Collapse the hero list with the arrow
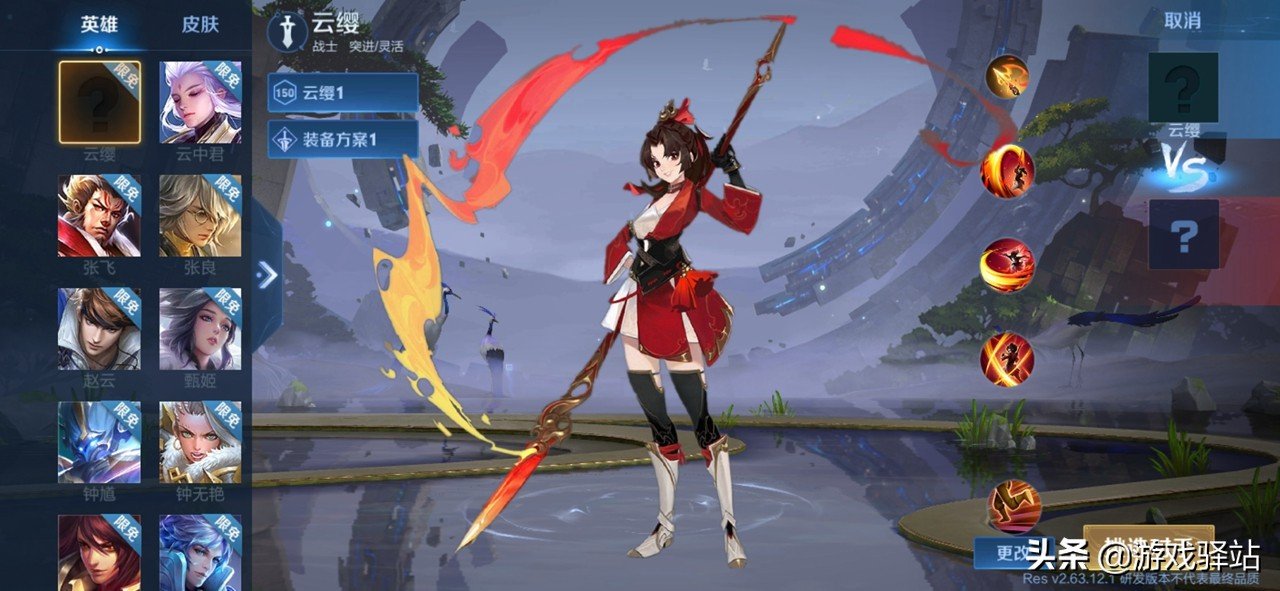The image size is (1280, 591). 267,275
